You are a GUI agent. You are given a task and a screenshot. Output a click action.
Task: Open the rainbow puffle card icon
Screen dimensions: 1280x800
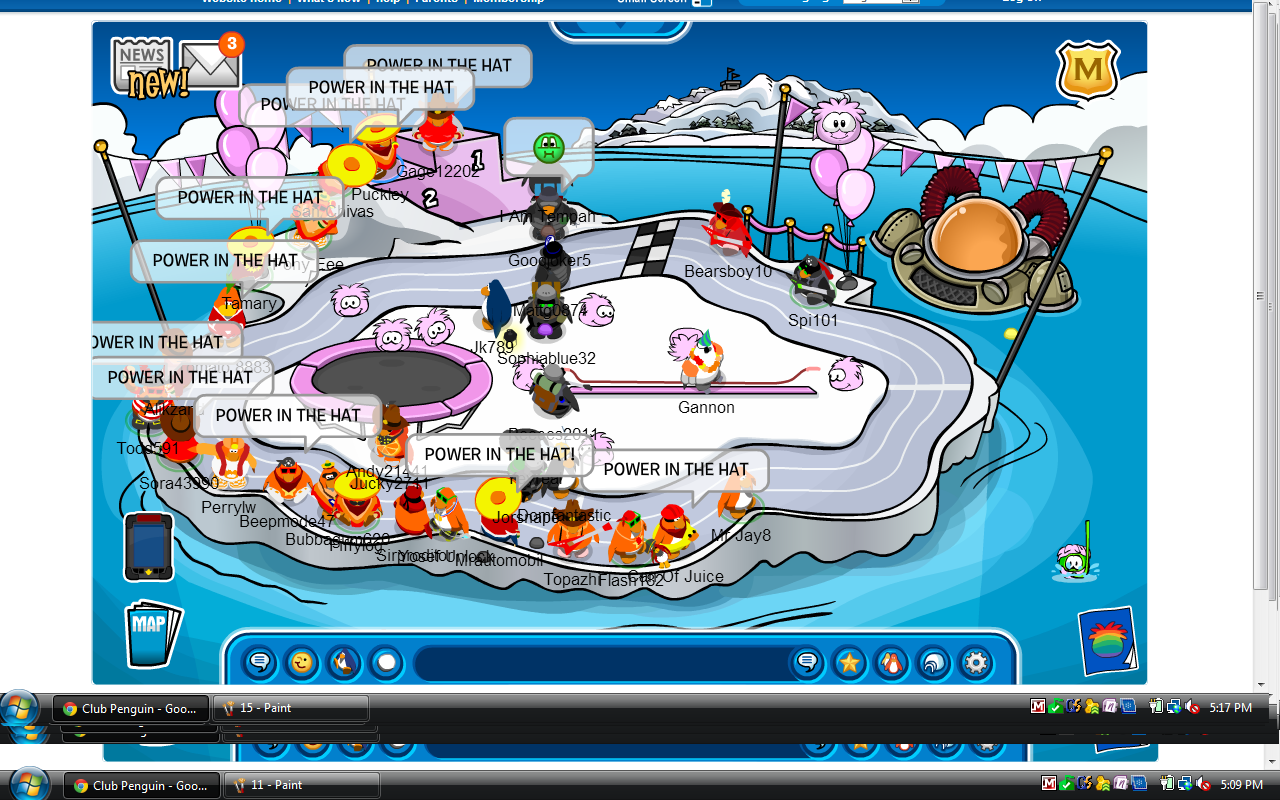coord(1108,641)
